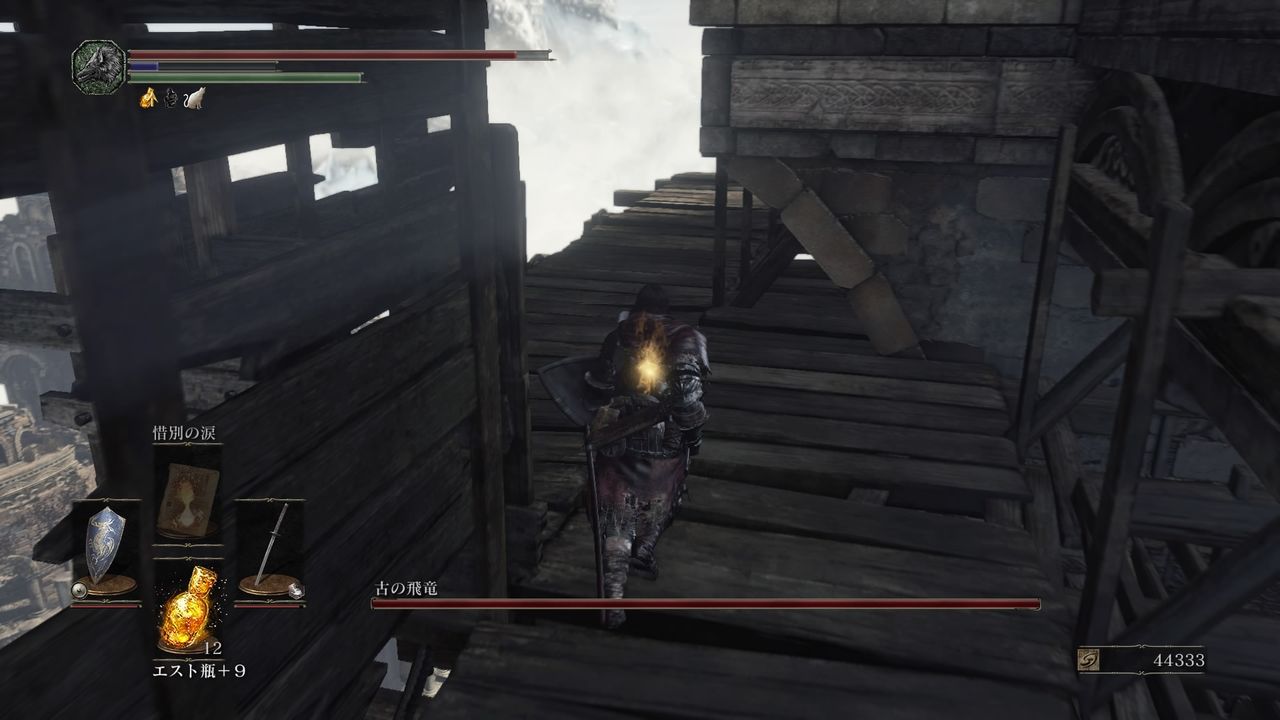Click the glowing bonfire buff icon
Image resolution: width=1280 pixels, height=720 pixels.
coord(148,98)
